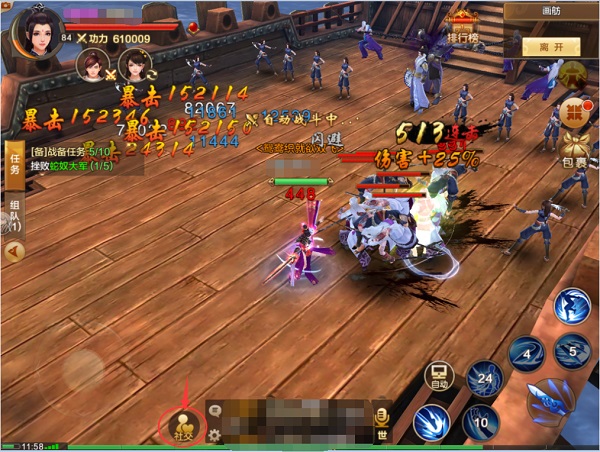Tap the microphone voice chat button
Viewport: 600px width, 452px height.
pos(381,415)
